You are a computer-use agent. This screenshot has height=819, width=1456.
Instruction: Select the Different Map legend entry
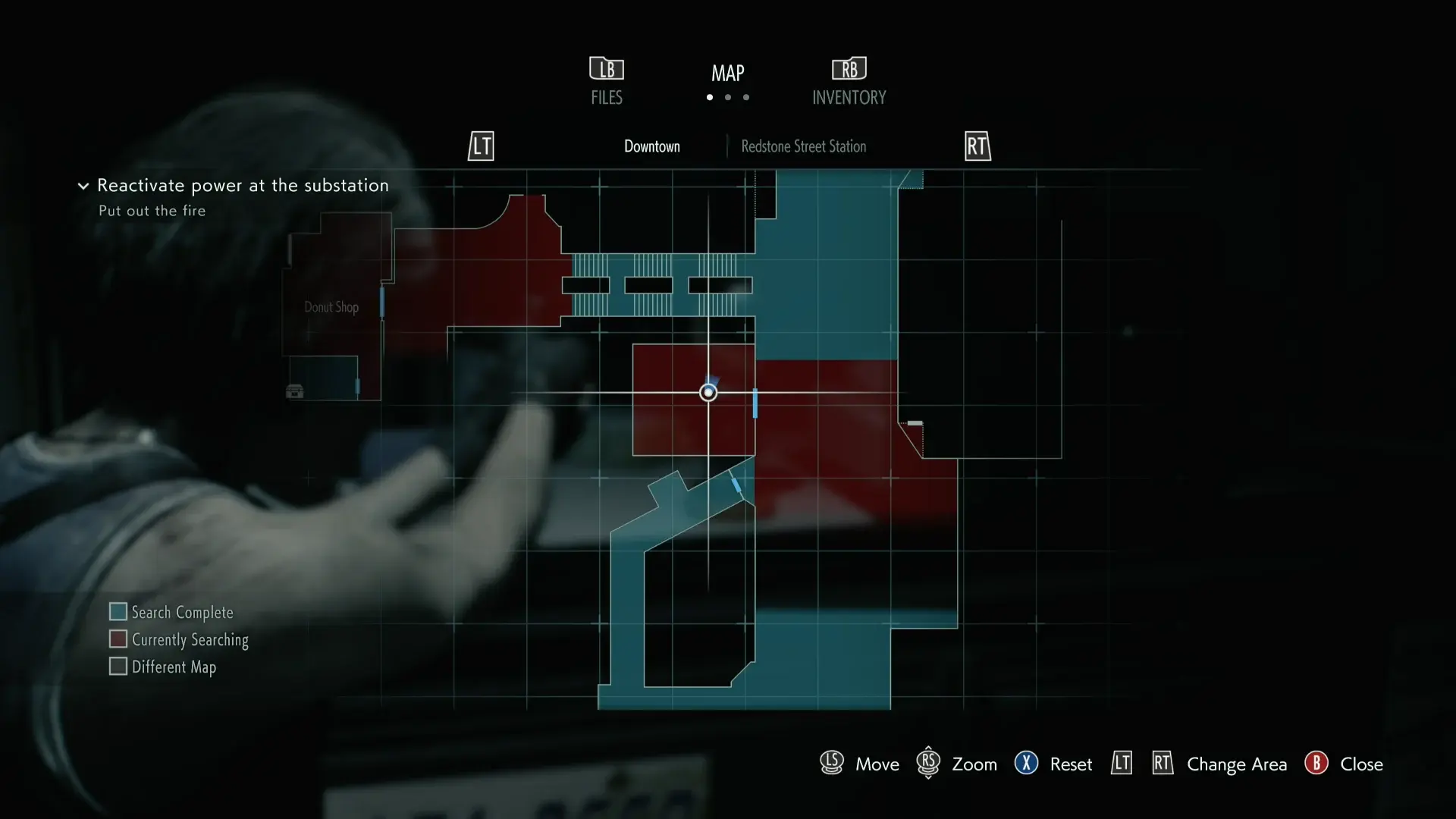click(x=163, y=667)
